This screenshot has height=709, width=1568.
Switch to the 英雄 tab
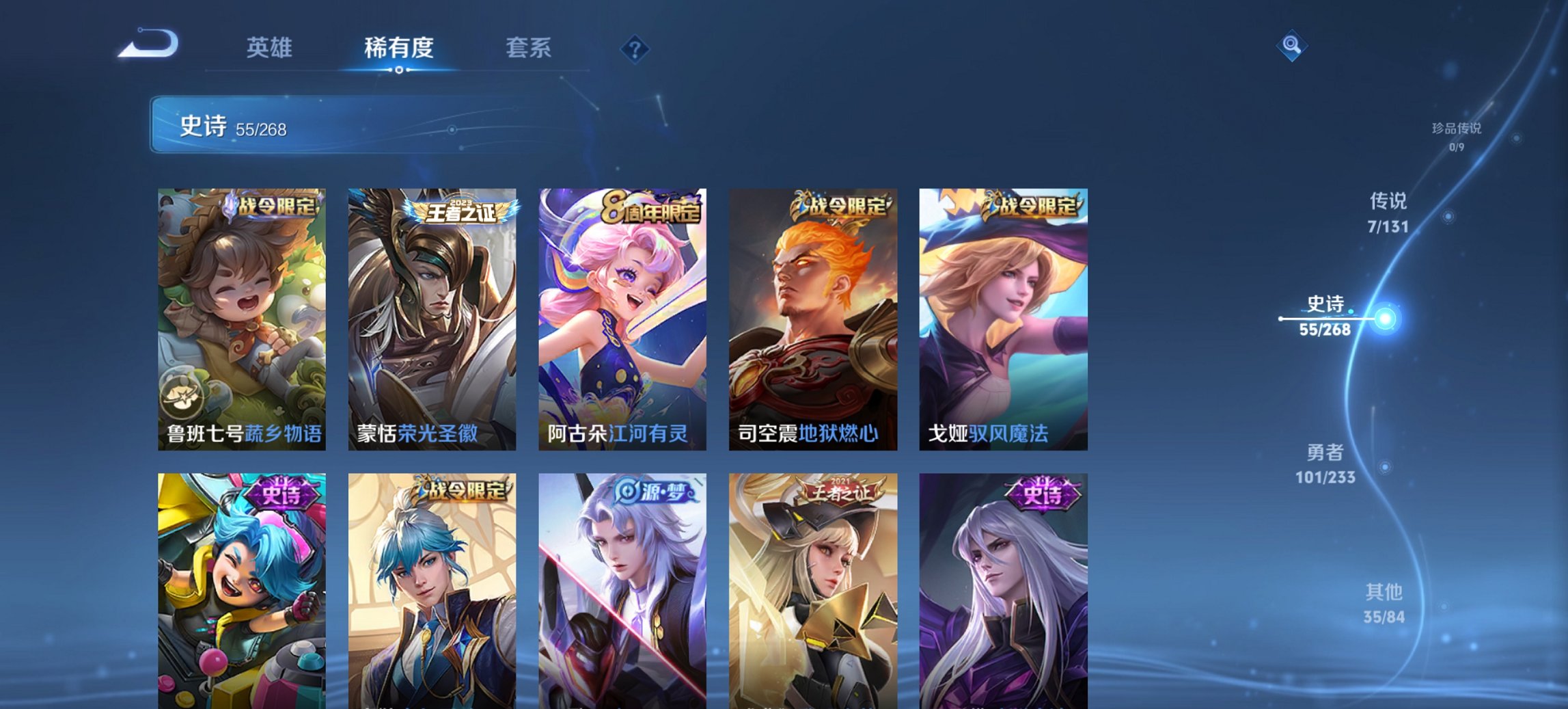coord(270,48)
